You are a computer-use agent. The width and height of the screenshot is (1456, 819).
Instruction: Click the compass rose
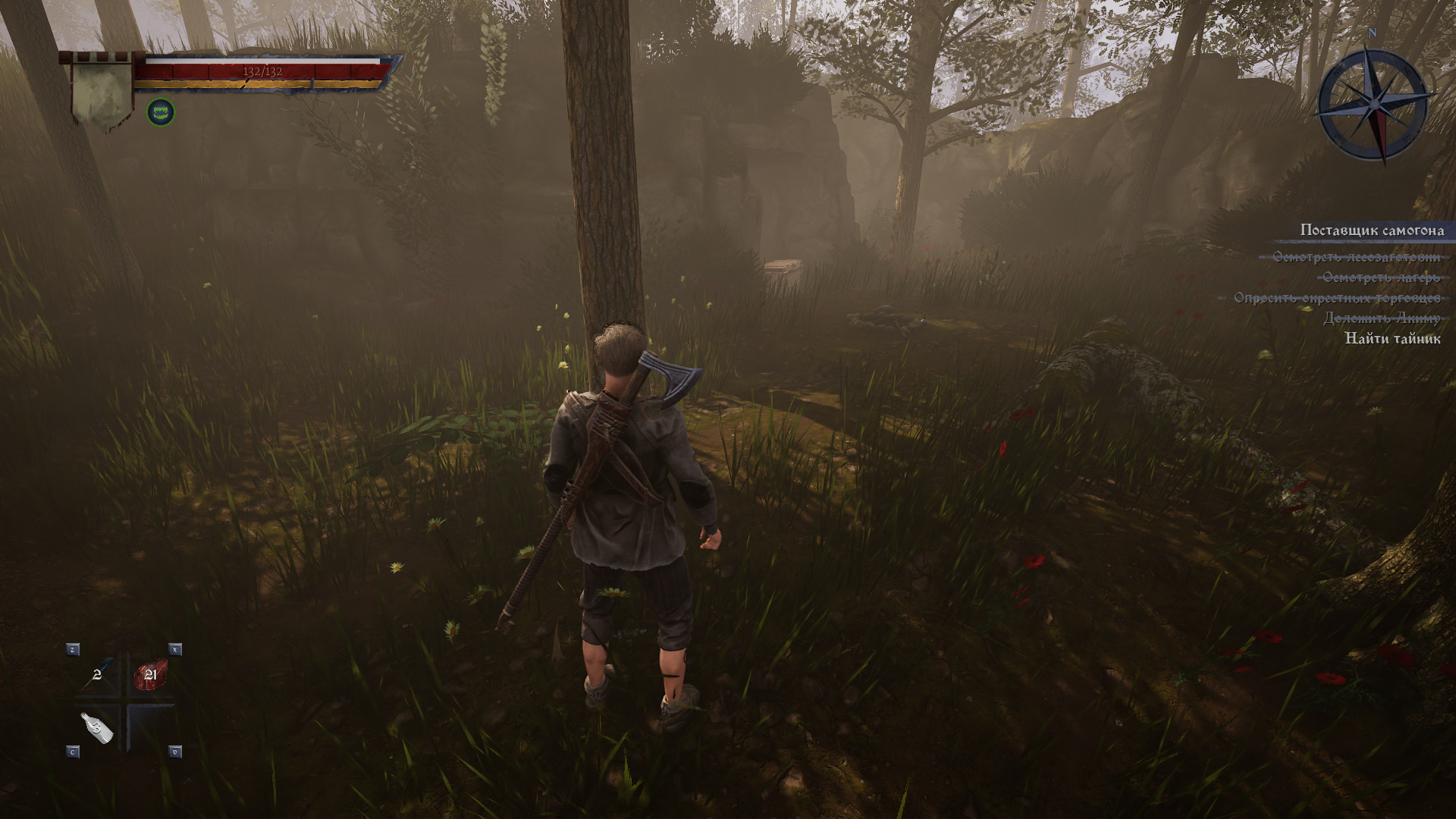[x=1372, y=103]
